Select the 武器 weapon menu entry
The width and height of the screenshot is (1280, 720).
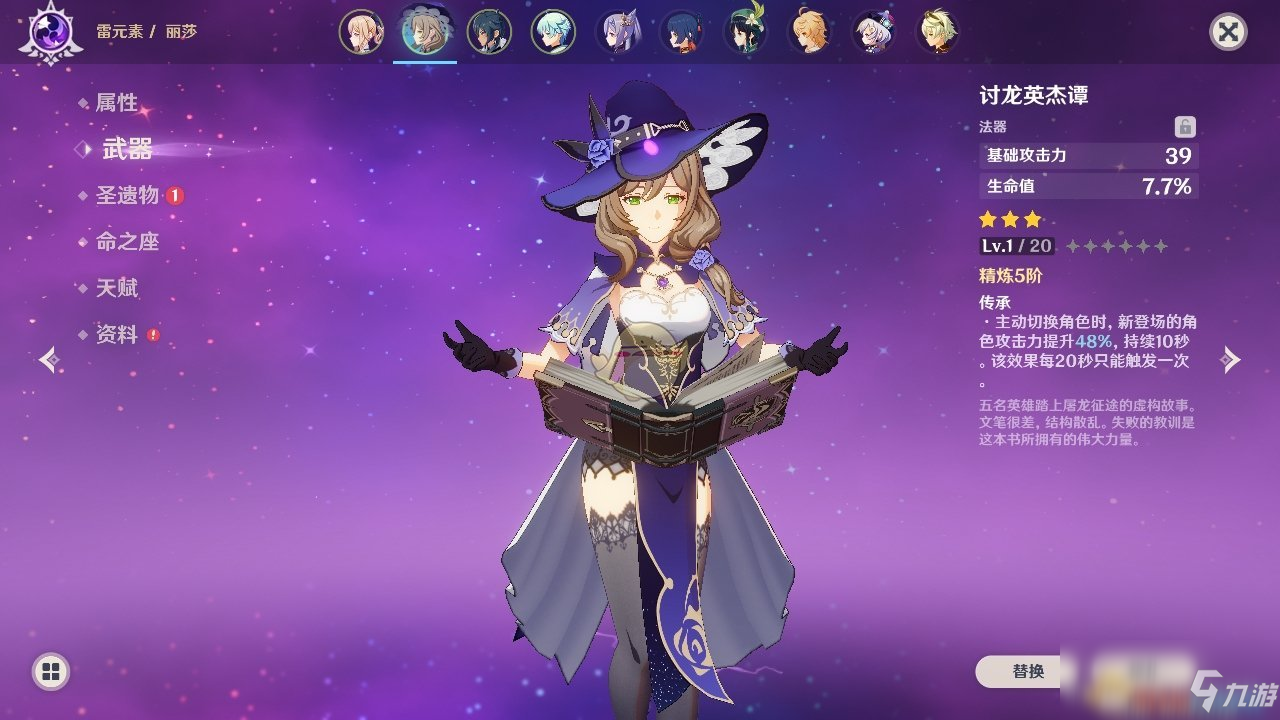(127, 150)
